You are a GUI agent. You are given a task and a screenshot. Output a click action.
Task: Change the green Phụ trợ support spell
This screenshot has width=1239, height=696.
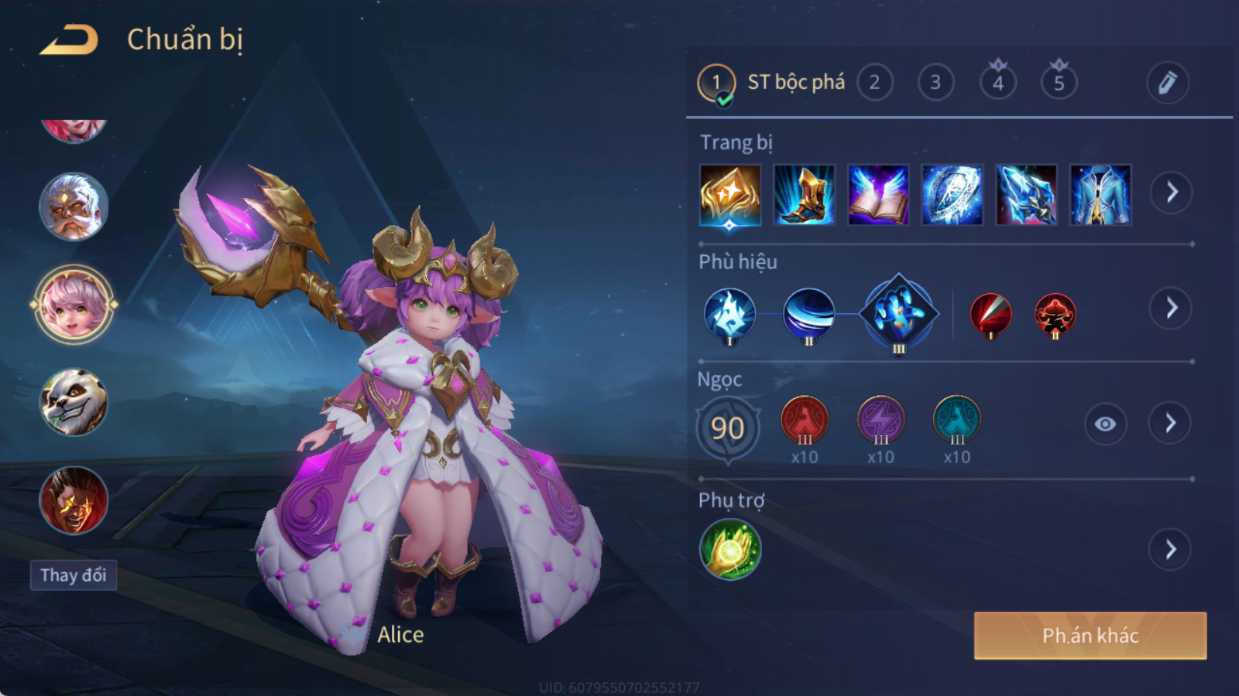click(731, 549)
